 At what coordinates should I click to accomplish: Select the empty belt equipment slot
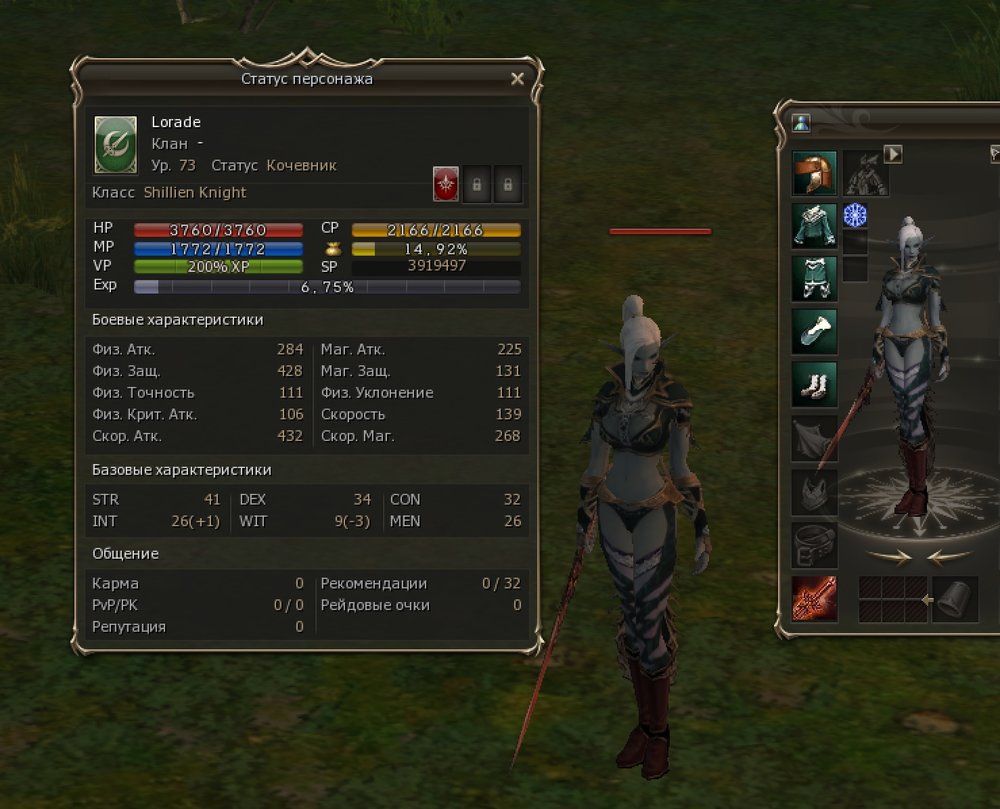point(814,545)
